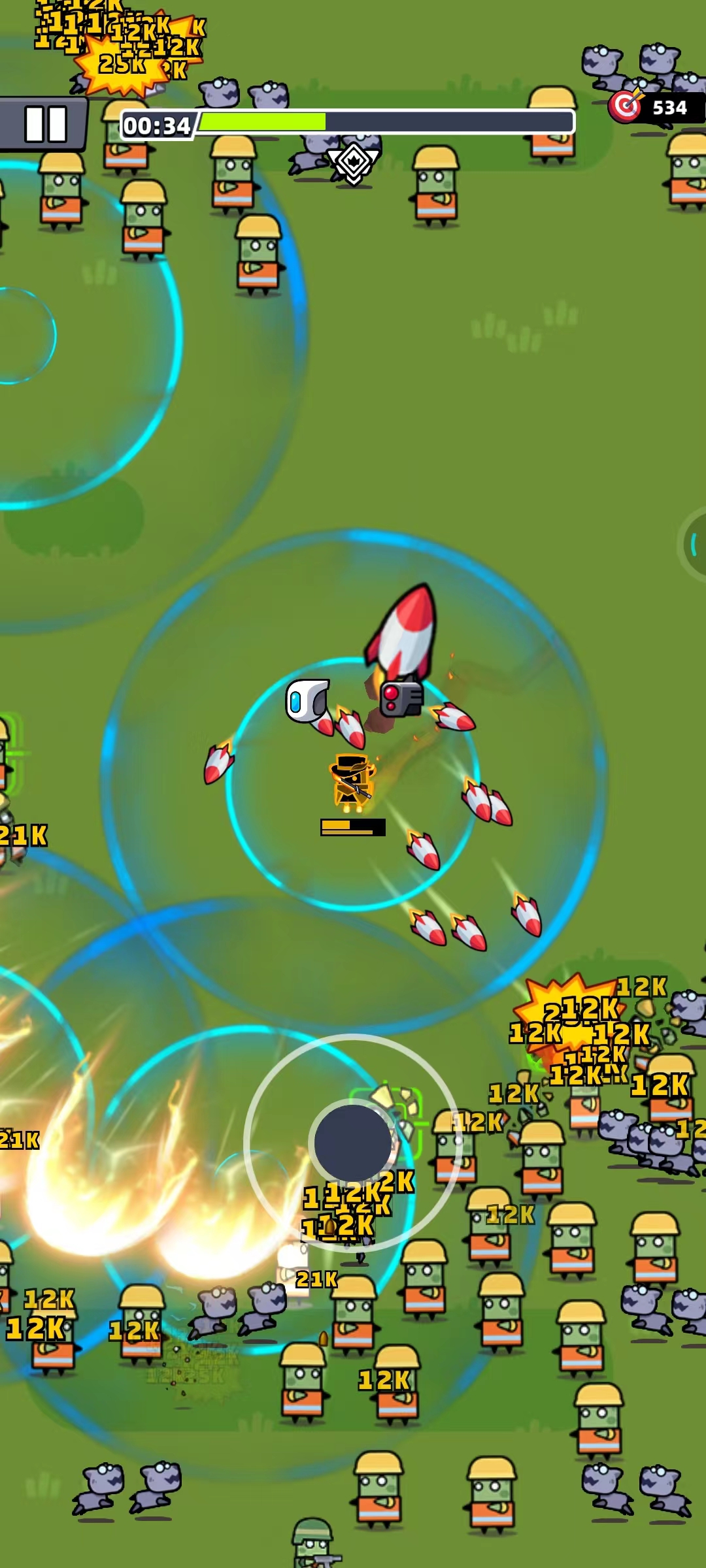Pause the game
This screenshot has width=706, height=1568.
[44, 124]
